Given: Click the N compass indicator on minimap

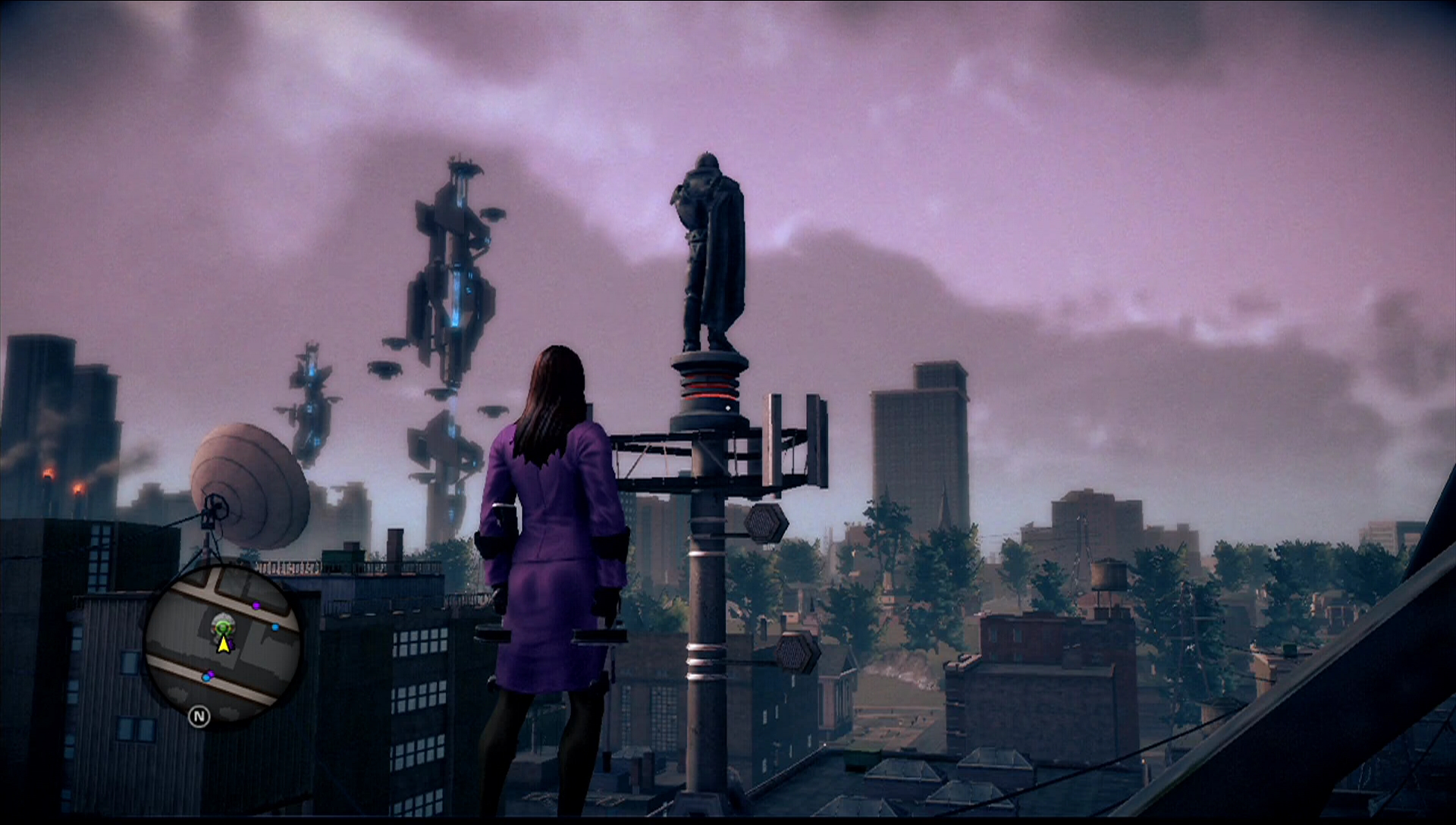Looking at the screenshot, I should 200,716.
